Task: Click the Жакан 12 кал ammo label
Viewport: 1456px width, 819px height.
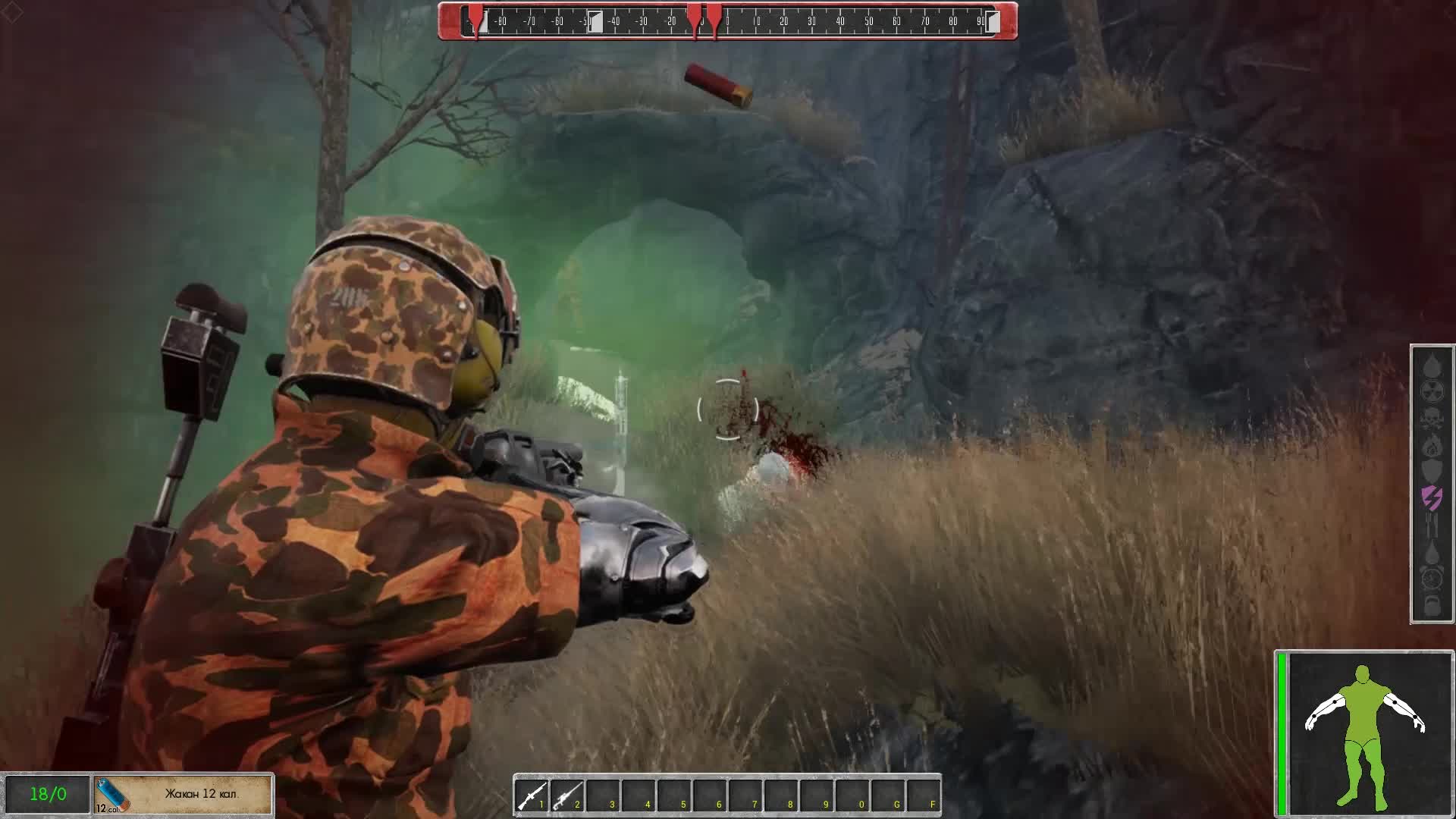Action: point(201,793)
